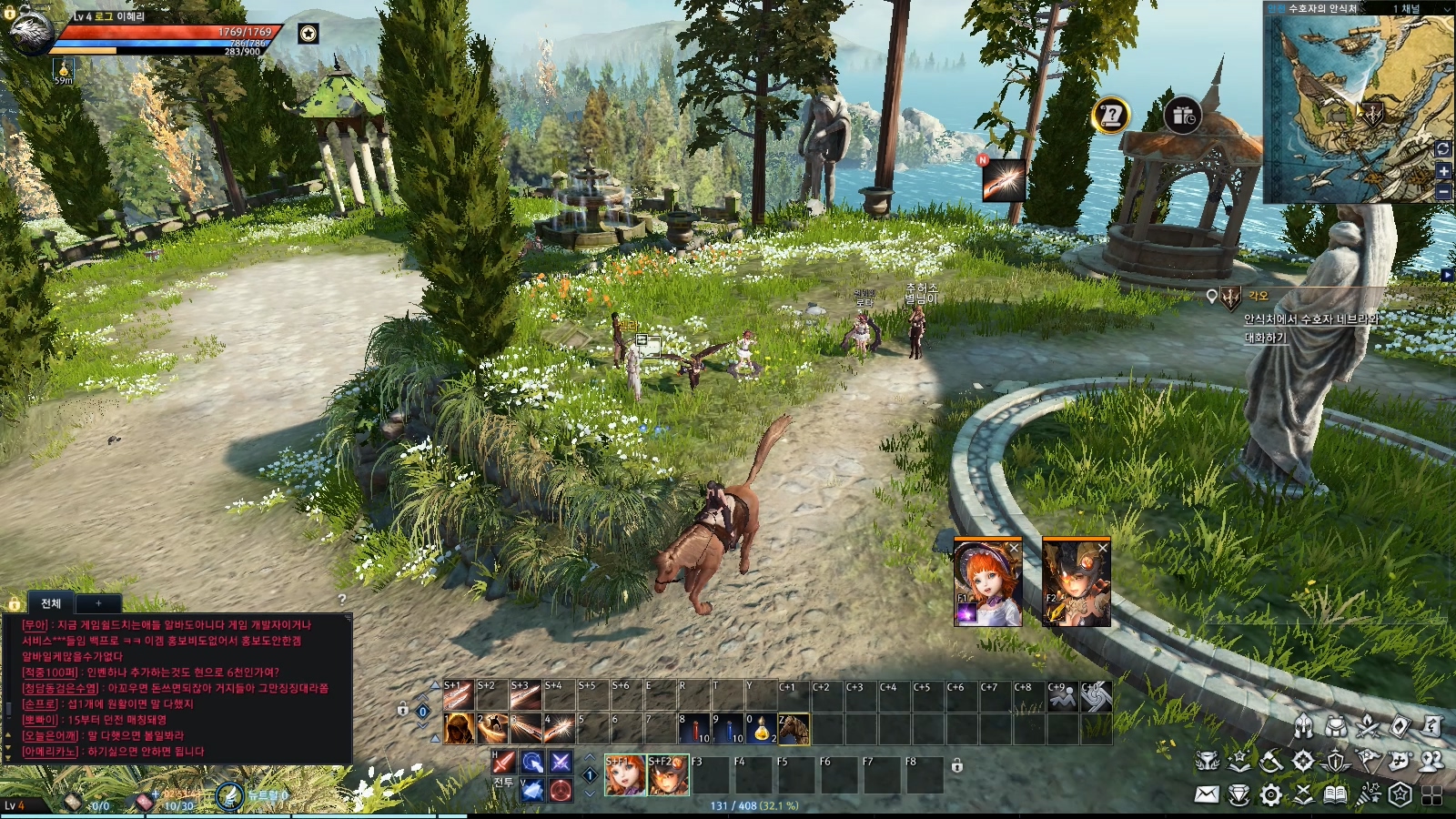Viewport: 1456px width, 819px height.
Task: Open the gold-ringed quest scroll notification icon
Action: point(1110,116)
